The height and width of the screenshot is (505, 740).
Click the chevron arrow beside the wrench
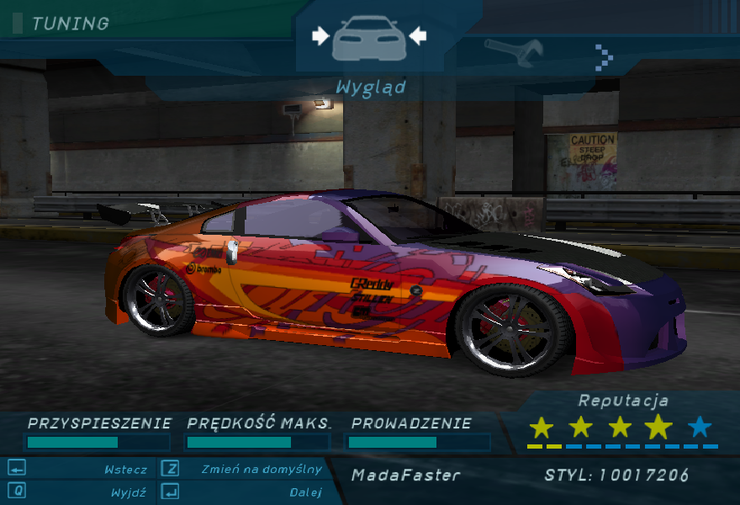coord(603,57)
